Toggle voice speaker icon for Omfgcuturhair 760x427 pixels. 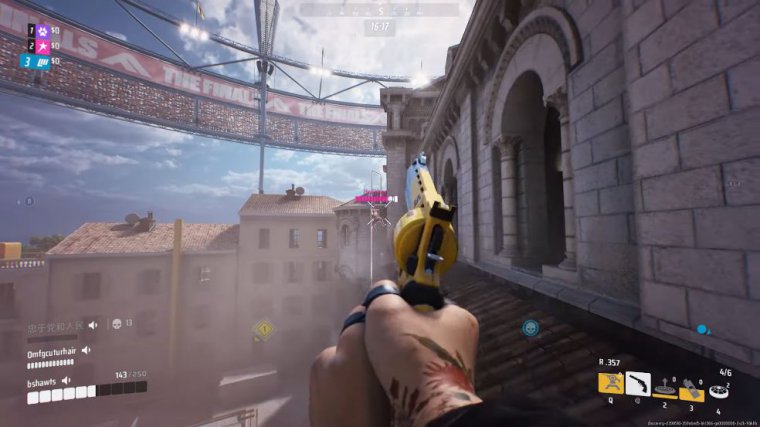(87, 350)
